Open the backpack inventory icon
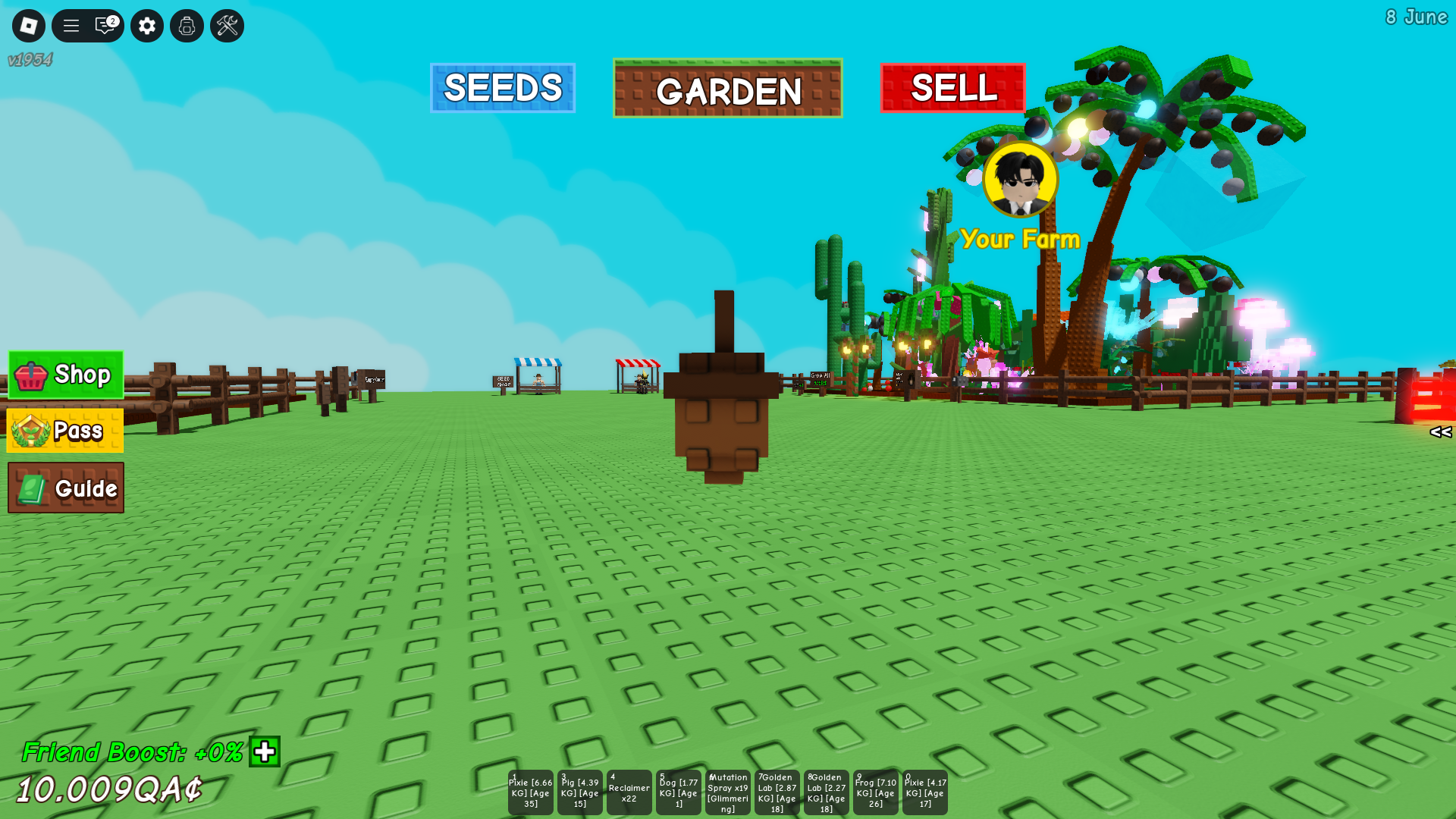 click(187, 26)
